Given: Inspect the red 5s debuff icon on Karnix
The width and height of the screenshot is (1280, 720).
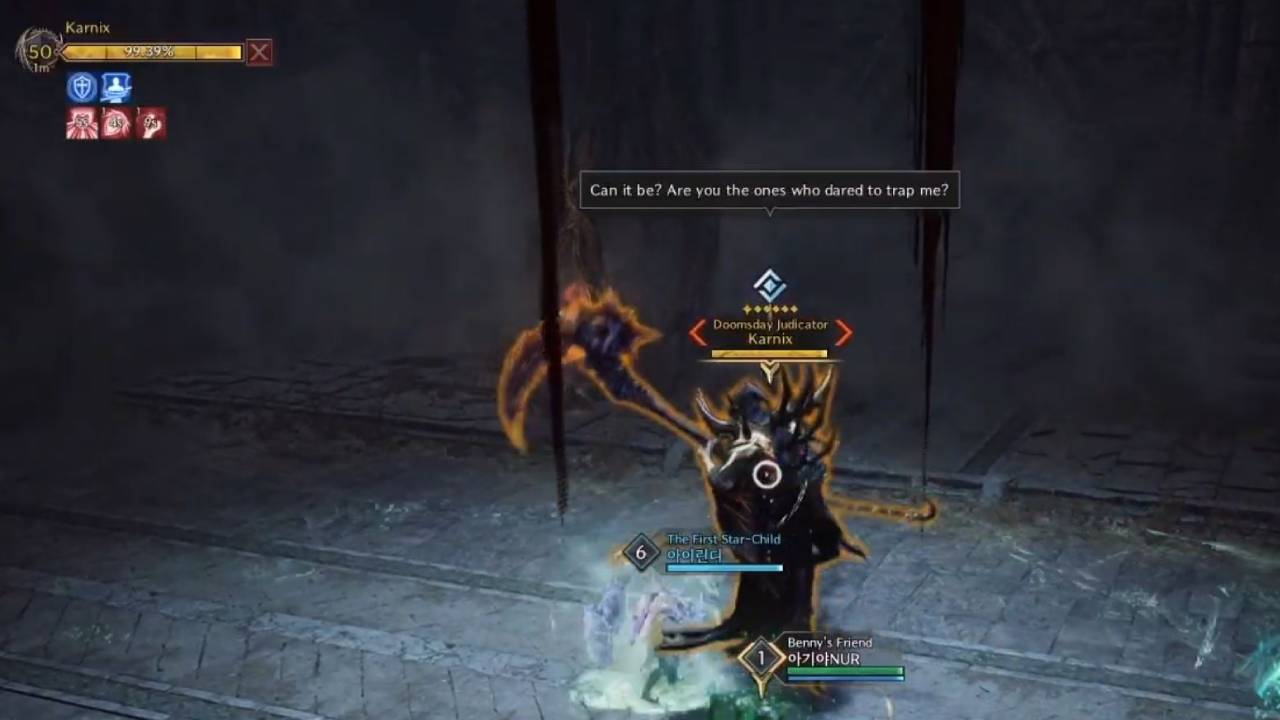Looking at the screenshot, I should [81, 123].
